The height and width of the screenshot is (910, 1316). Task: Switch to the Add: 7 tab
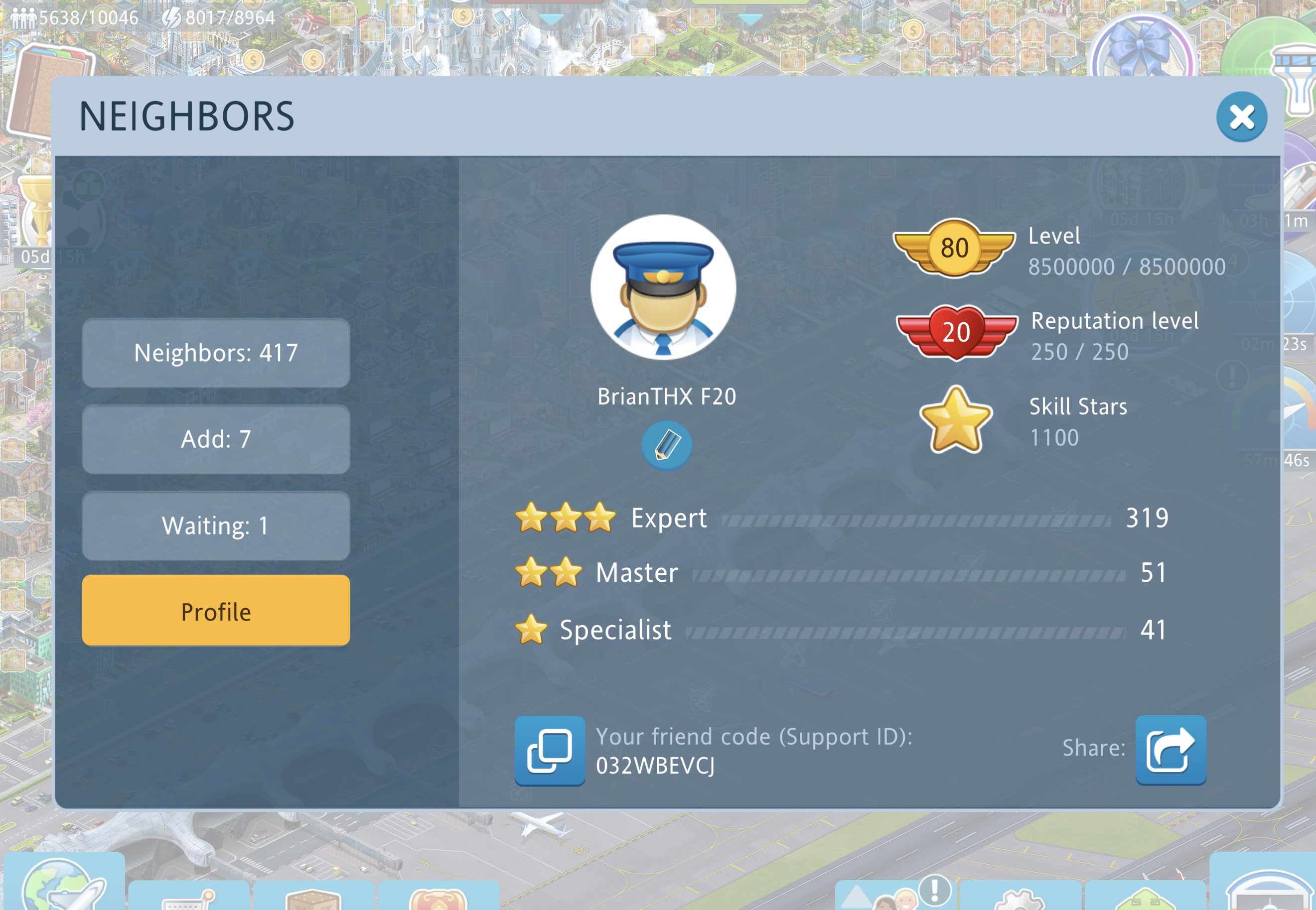click(216, 440)
